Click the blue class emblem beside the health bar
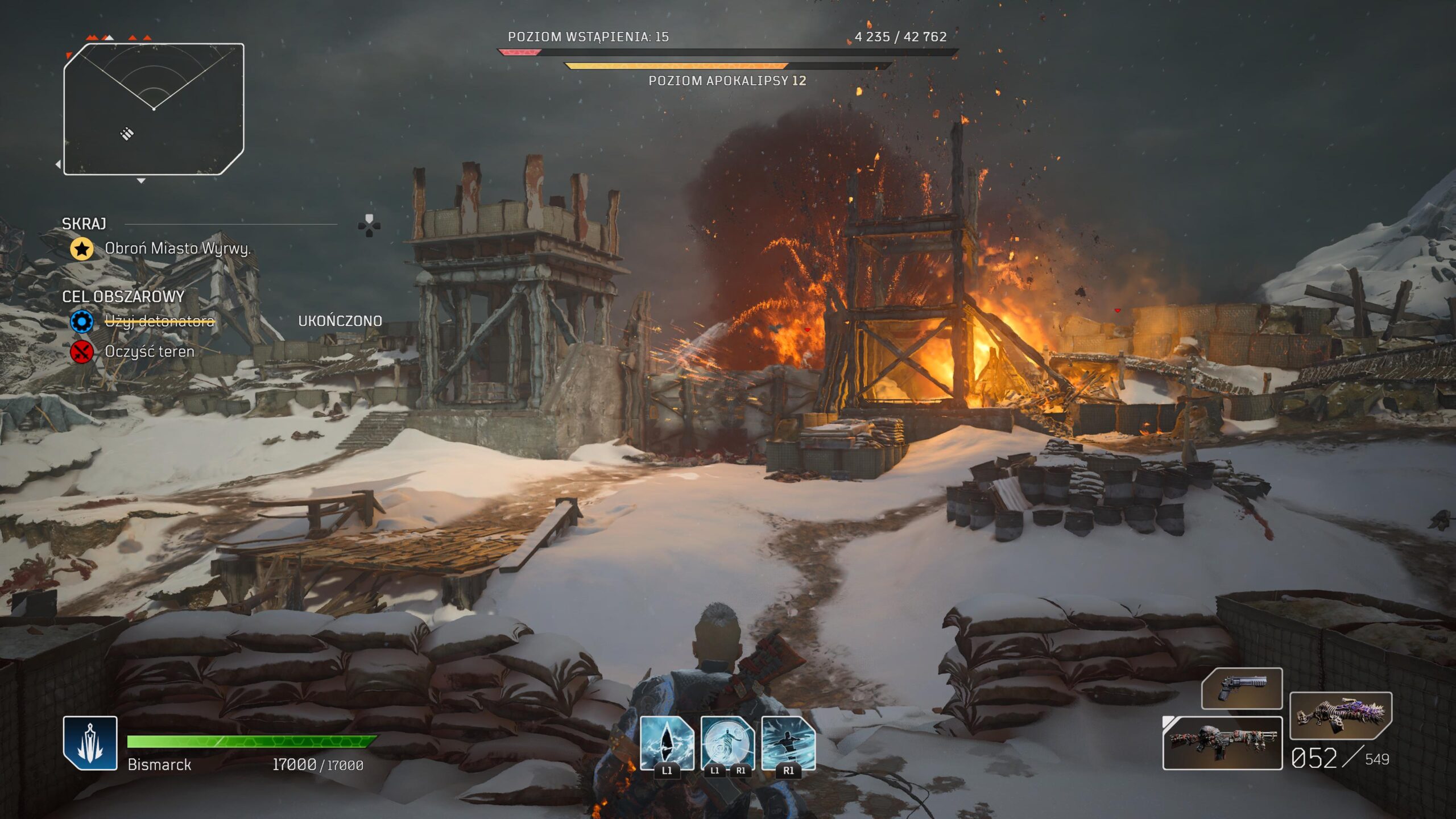1456x819 pixels. point(90,743)
